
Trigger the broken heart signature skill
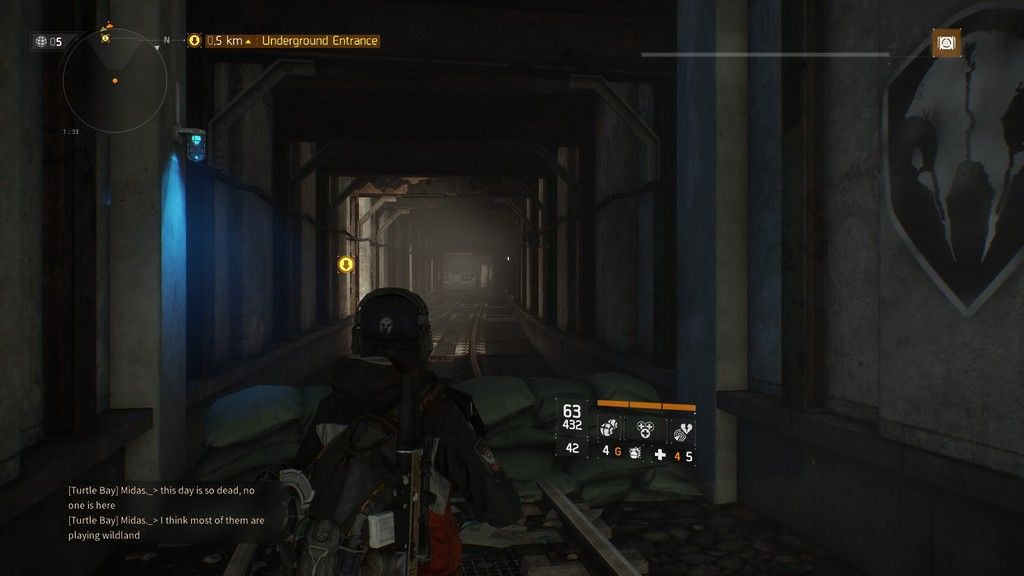681,429
